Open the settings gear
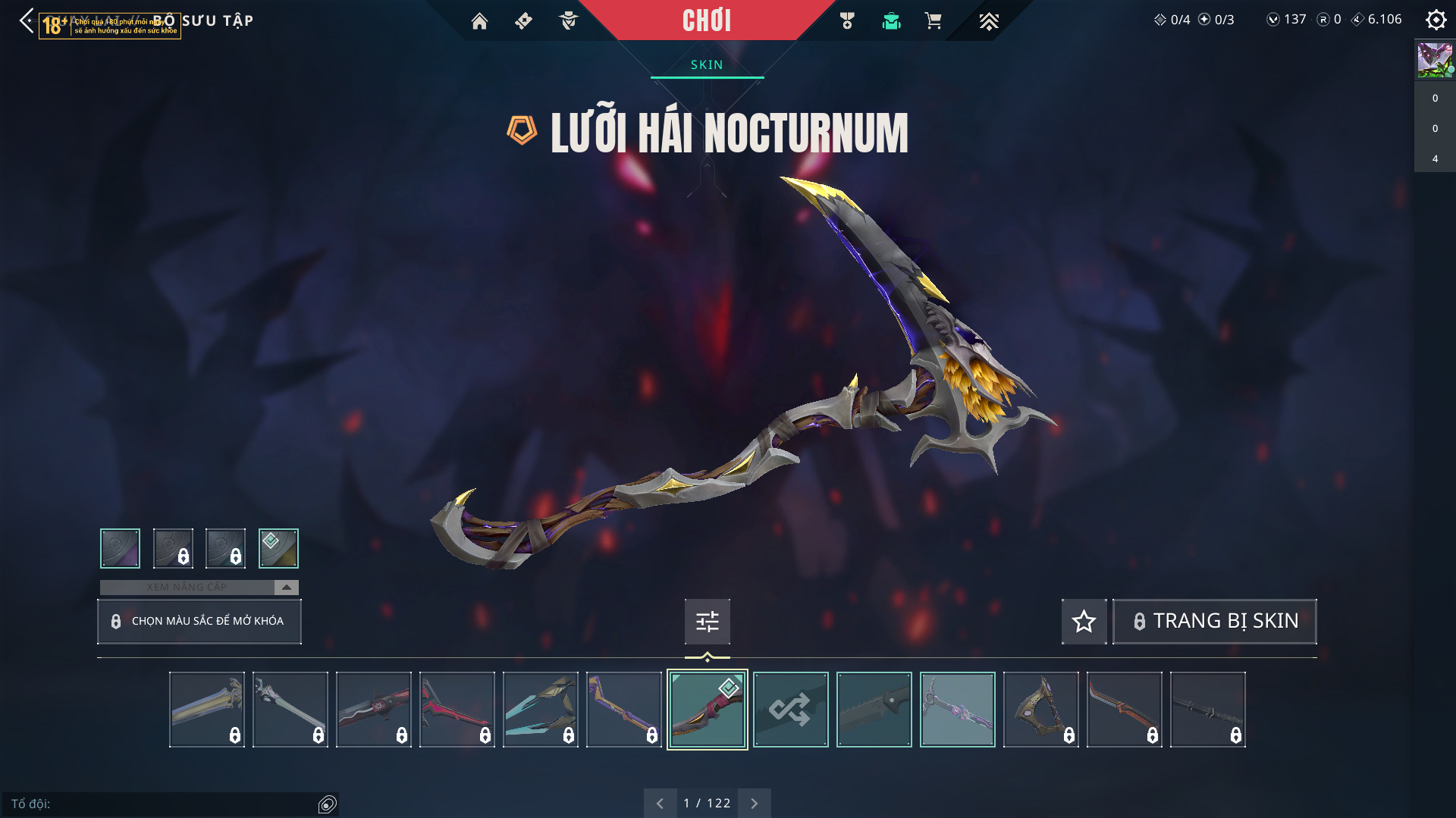 [x=1436, y=20]
